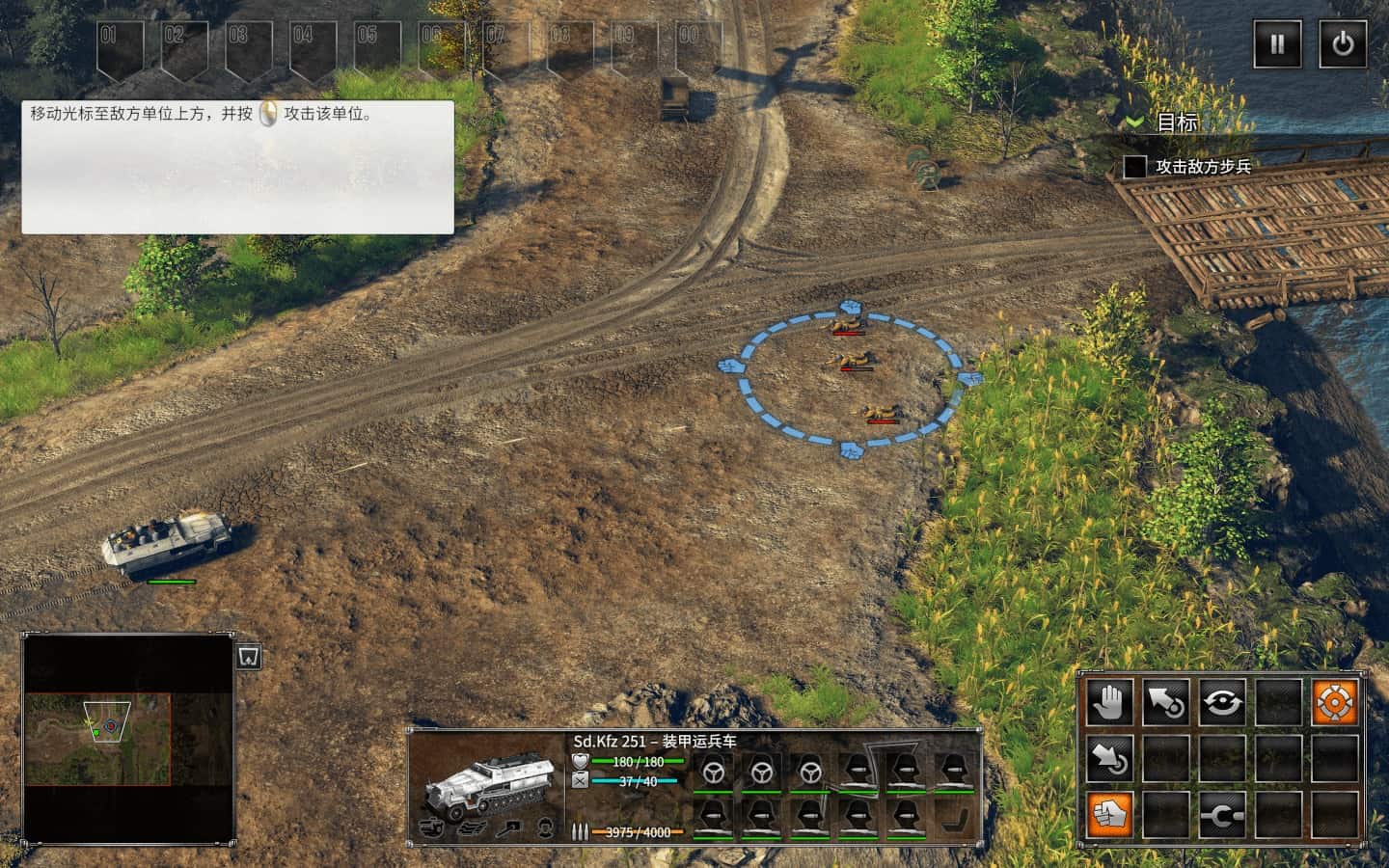Image resolution: width=1389 pixels, height=868 pixels.
Task: Select the down-right arrow with circle command
Action: (x=1110, y=759)
